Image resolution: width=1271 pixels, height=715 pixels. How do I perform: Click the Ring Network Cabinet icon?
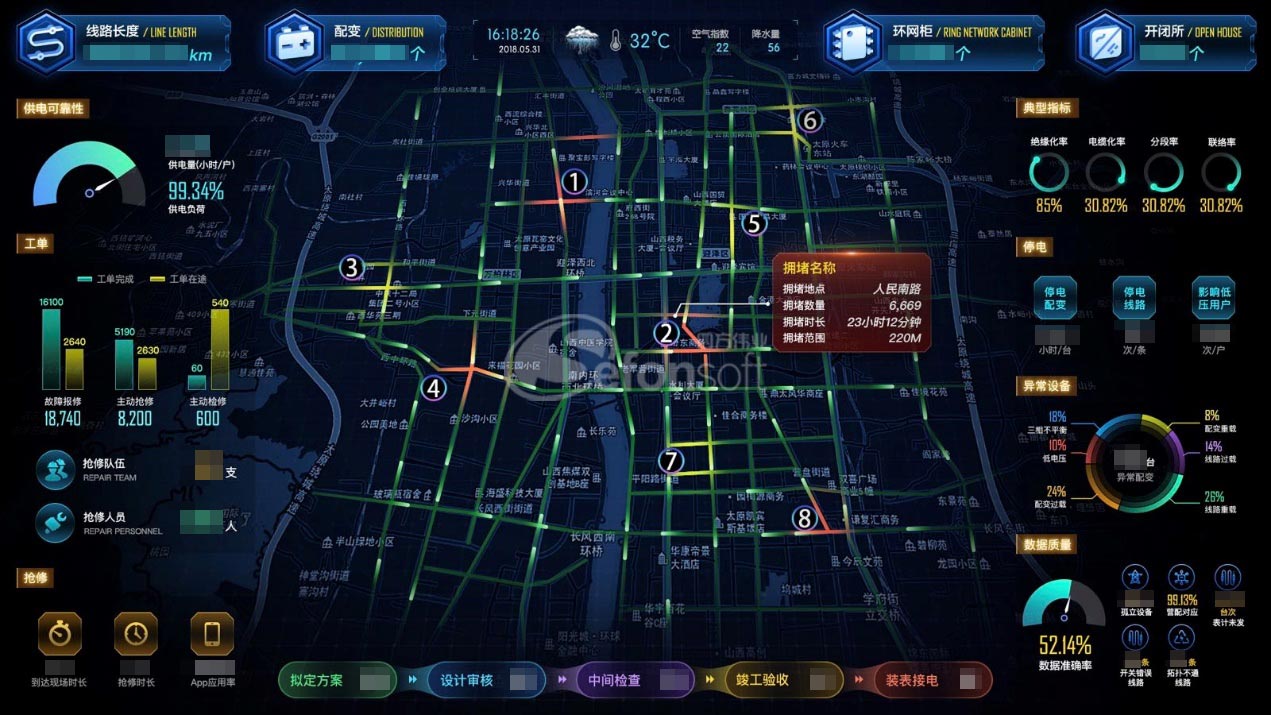pyautogui.click(x=853, y=42)
